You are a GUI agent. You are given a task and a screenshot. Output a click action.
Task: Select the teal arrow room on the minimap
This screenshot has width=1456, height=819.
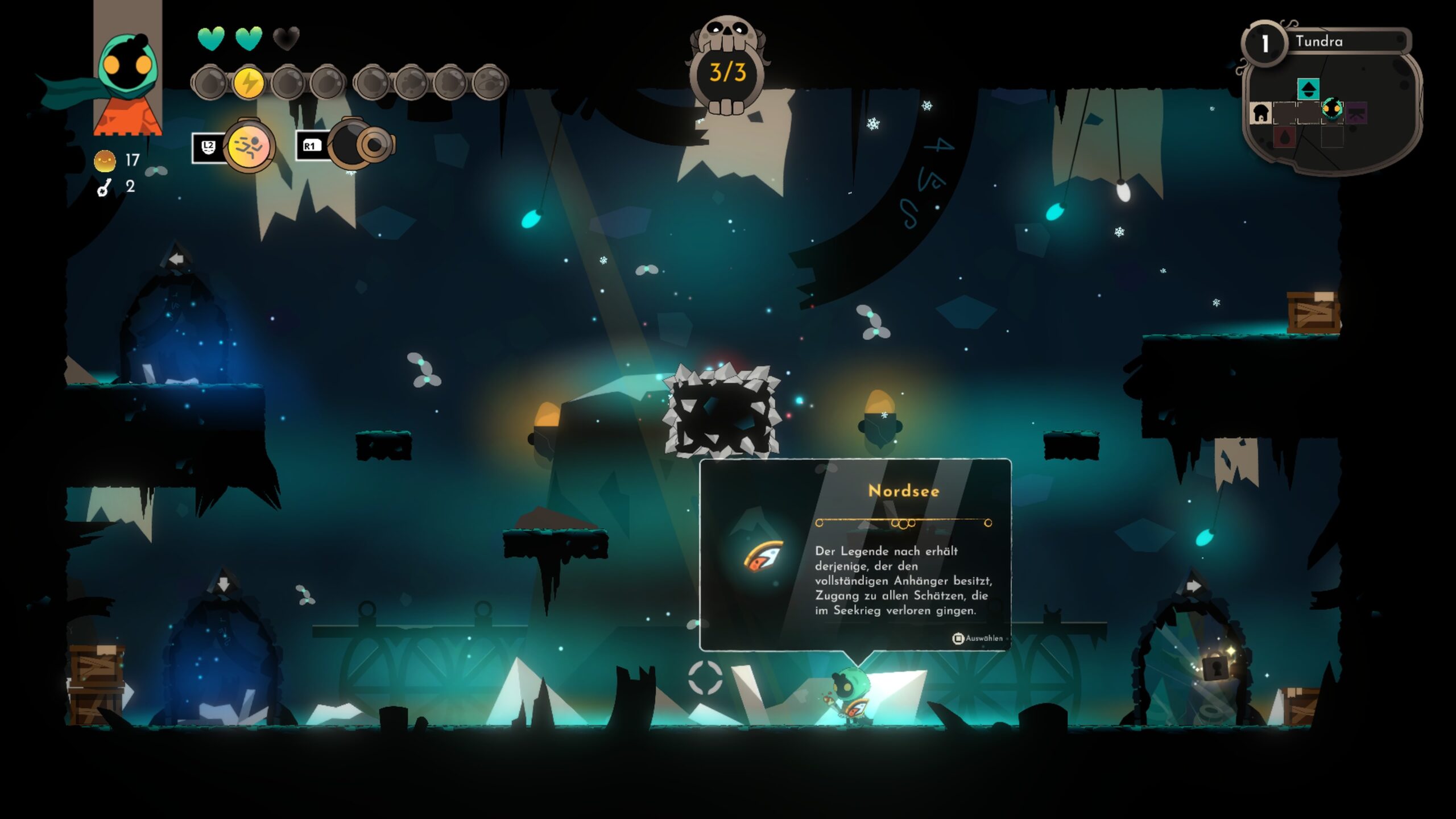click(x=1308, y=89)
